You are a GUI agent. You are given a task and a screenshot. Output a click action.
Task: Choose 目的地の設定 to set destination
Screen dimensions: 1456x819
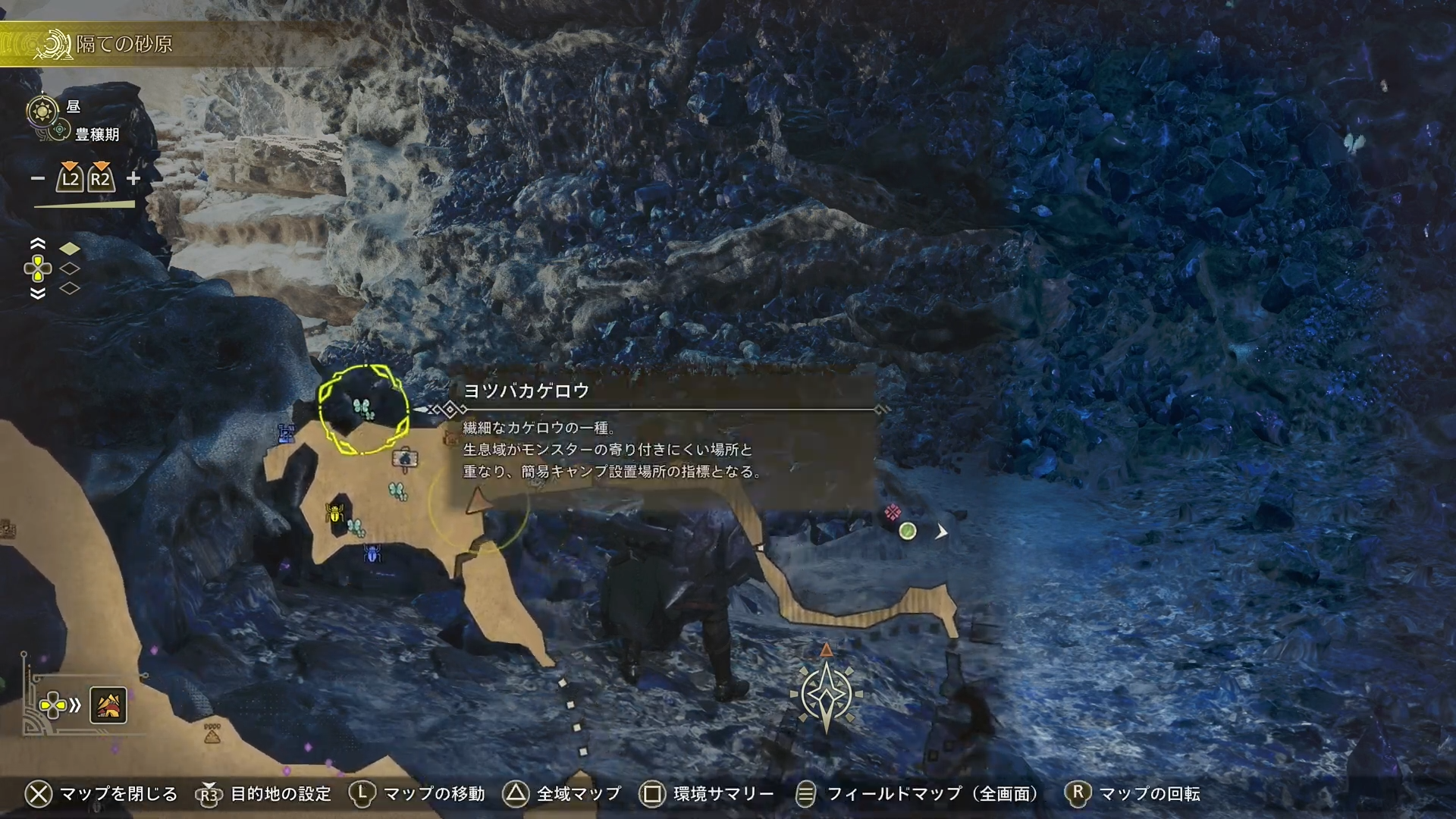tap(264, 794)
